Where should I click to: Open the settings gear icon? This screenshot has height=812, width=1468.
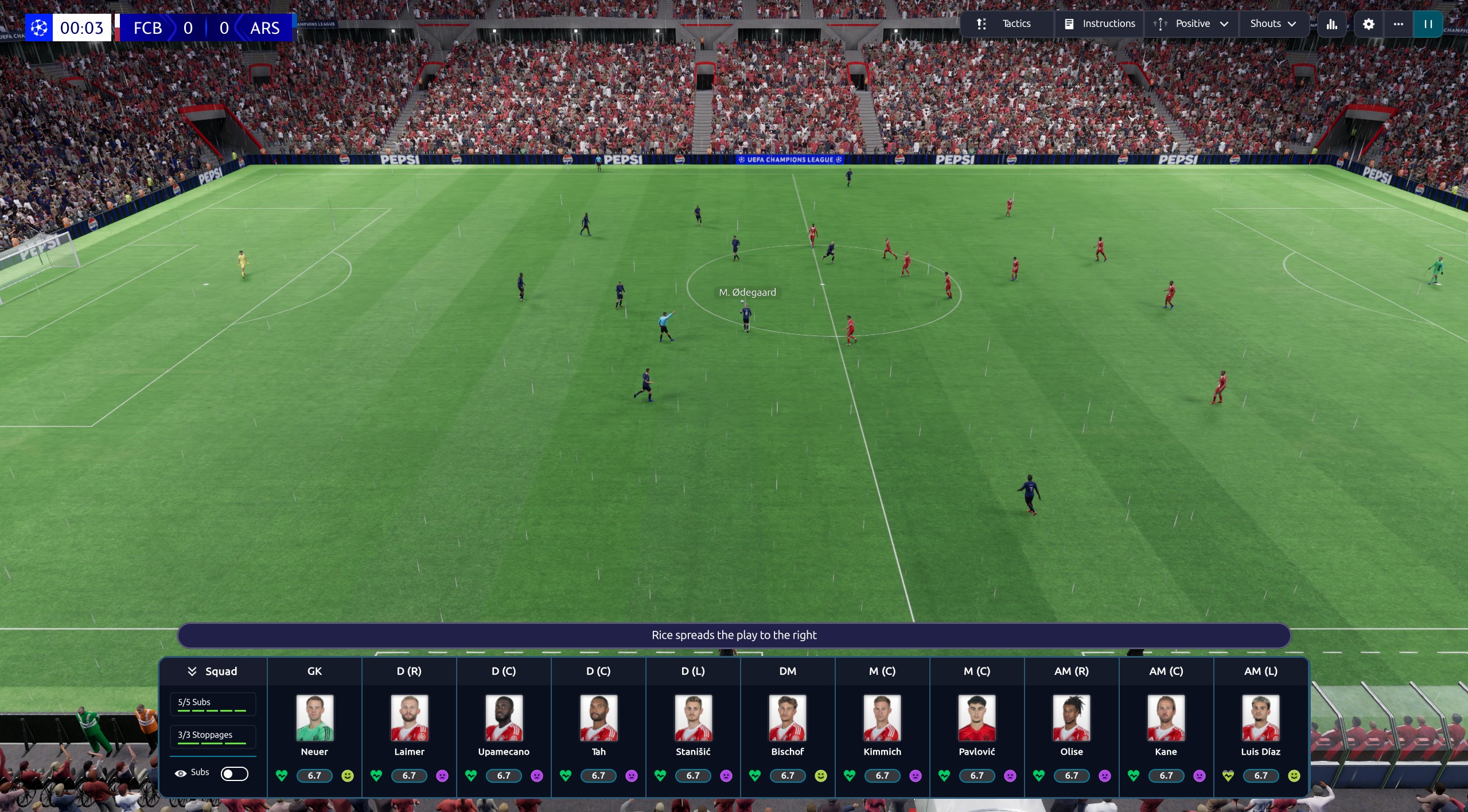pyautogui.click(x=1368, y=24)
